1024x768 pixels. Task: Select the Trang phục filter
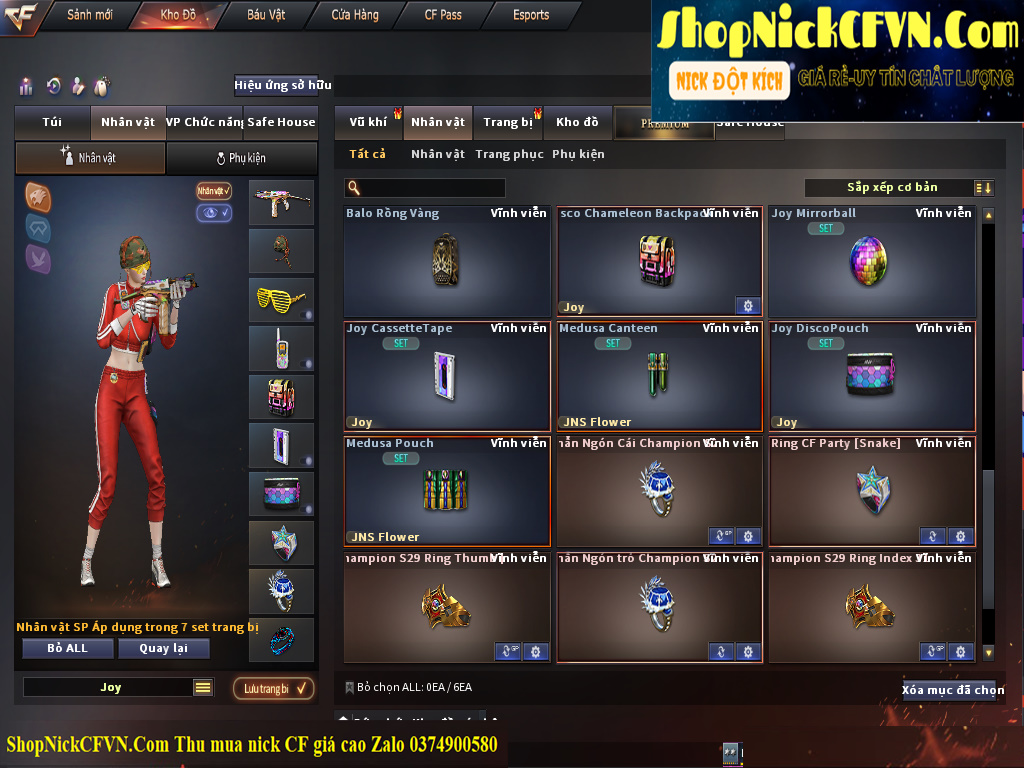[509, 154]
